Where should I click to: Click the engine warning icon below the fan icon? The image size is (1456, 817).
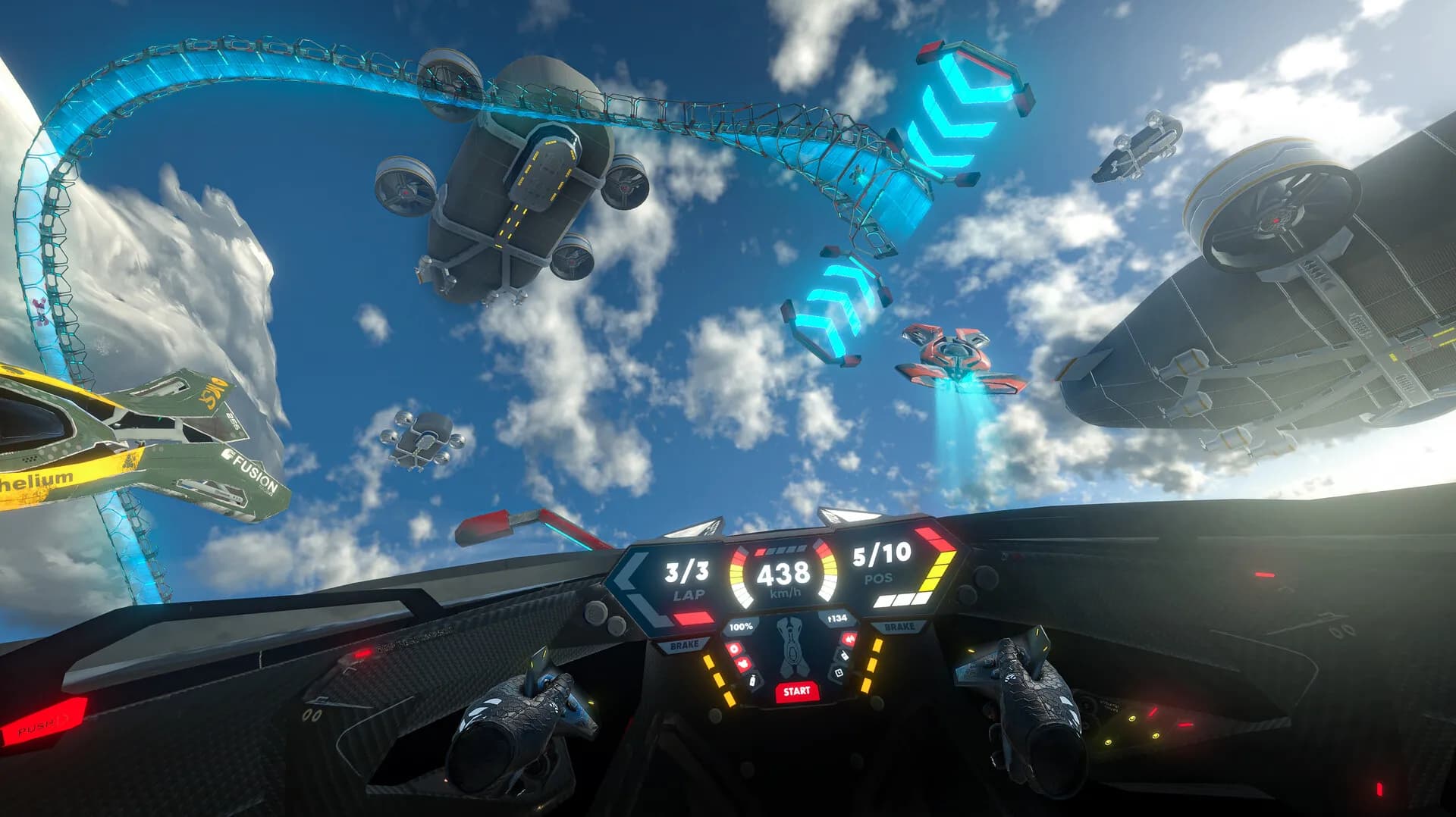pyautogui.click(x=743, y=663)
